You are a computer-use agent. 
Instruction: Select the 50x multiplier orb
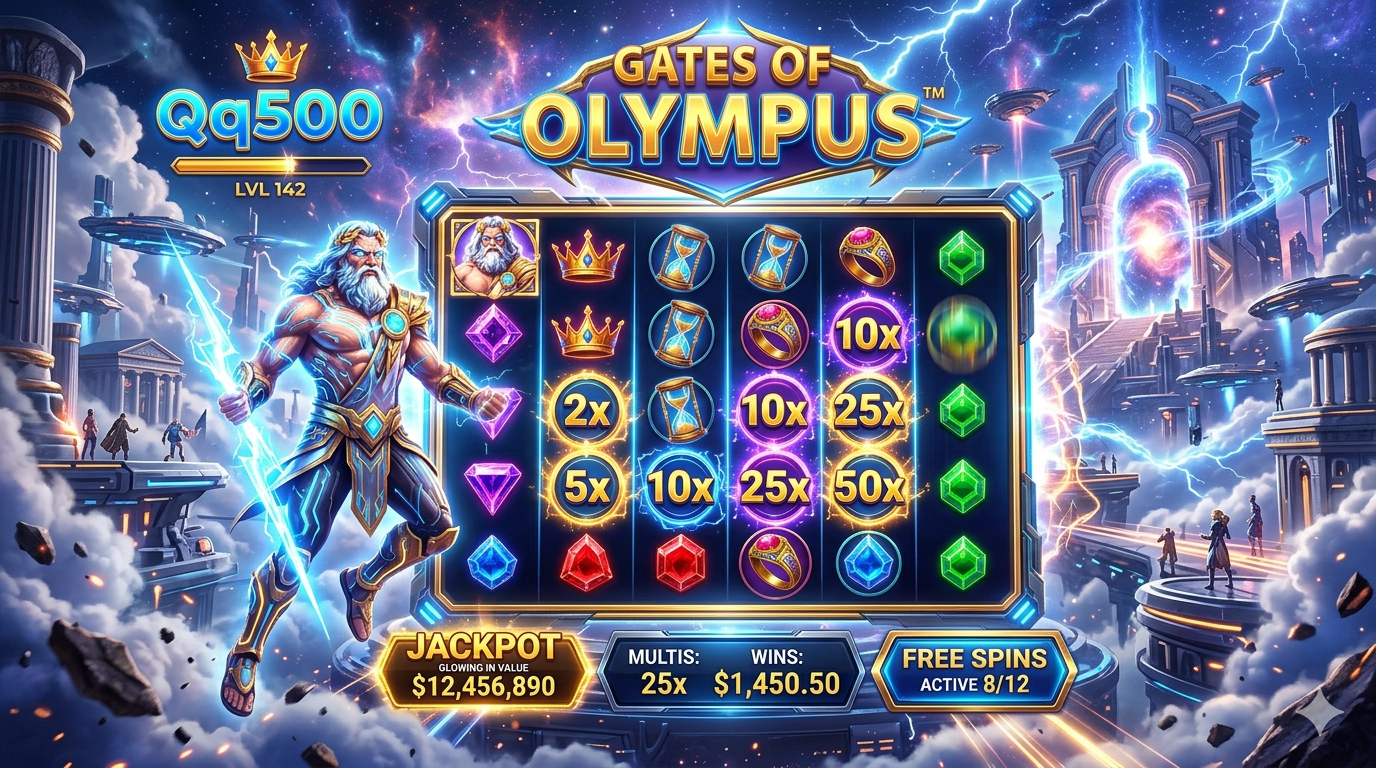point(868,486)
